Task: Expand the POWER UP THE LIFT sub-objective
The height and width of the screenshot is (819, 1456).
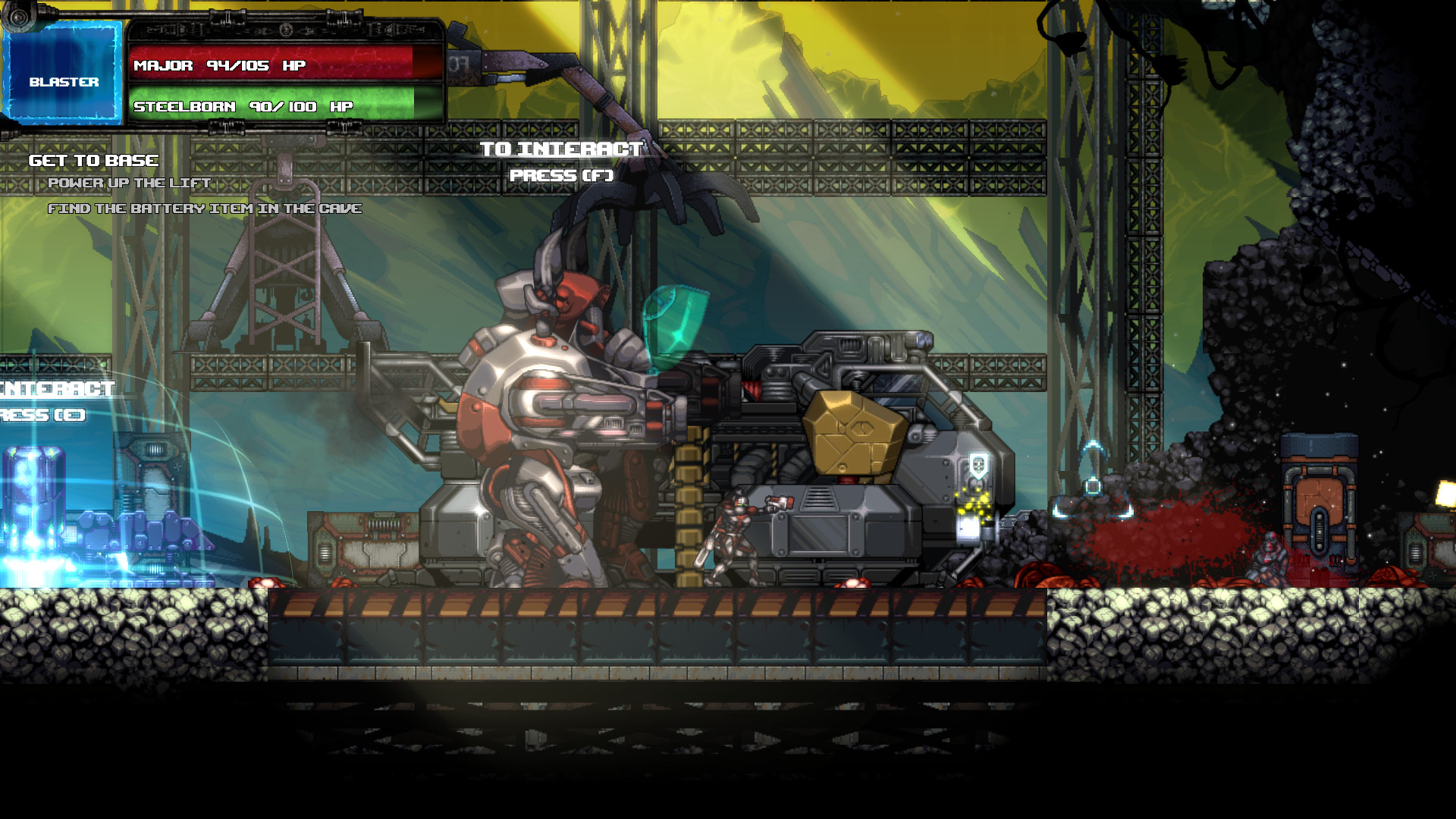Action: coord(129,183)
